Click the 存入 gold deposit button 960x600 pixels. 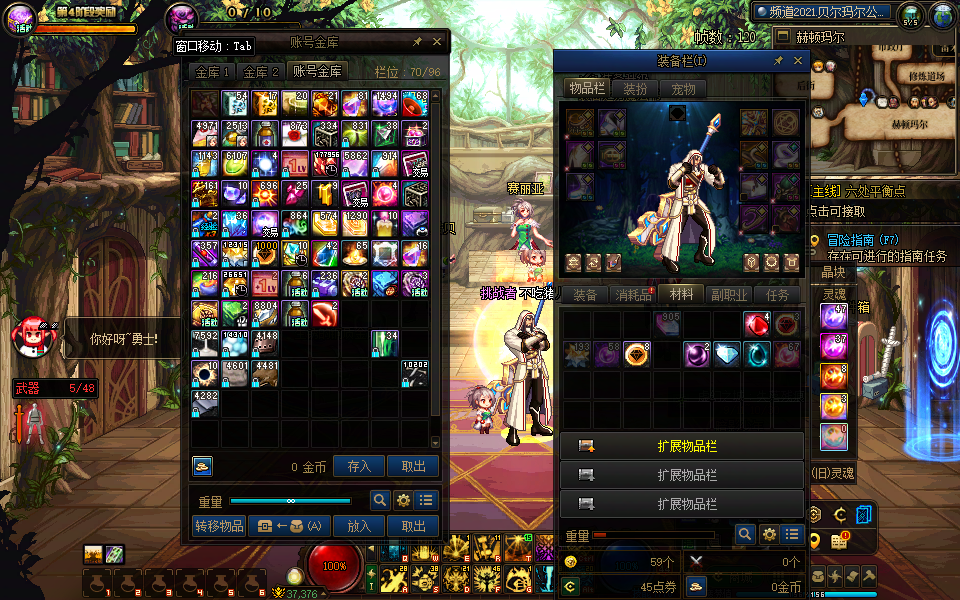click(359, 466)
